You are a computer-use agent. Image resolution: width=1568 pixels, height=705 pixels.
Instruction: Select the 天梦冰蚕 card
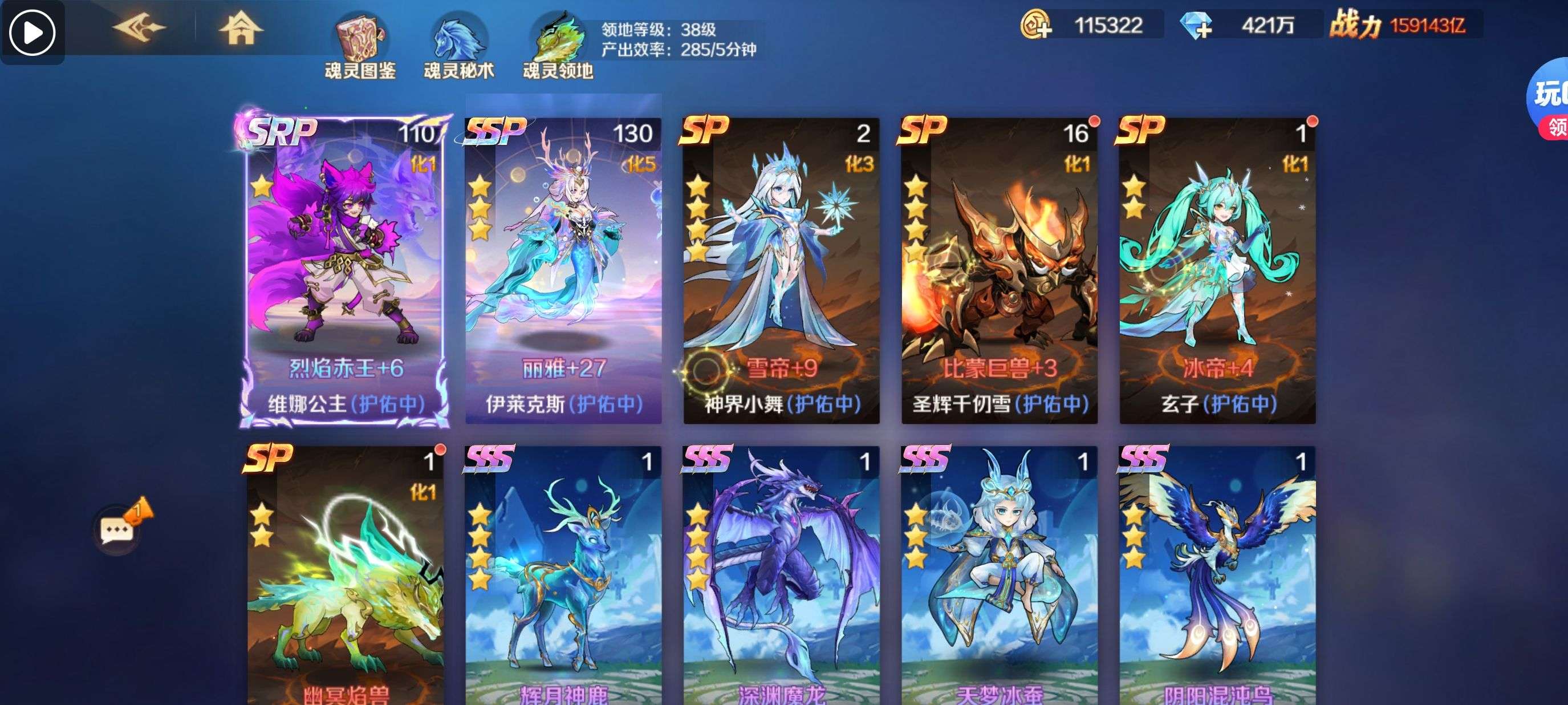pos(999,578)
